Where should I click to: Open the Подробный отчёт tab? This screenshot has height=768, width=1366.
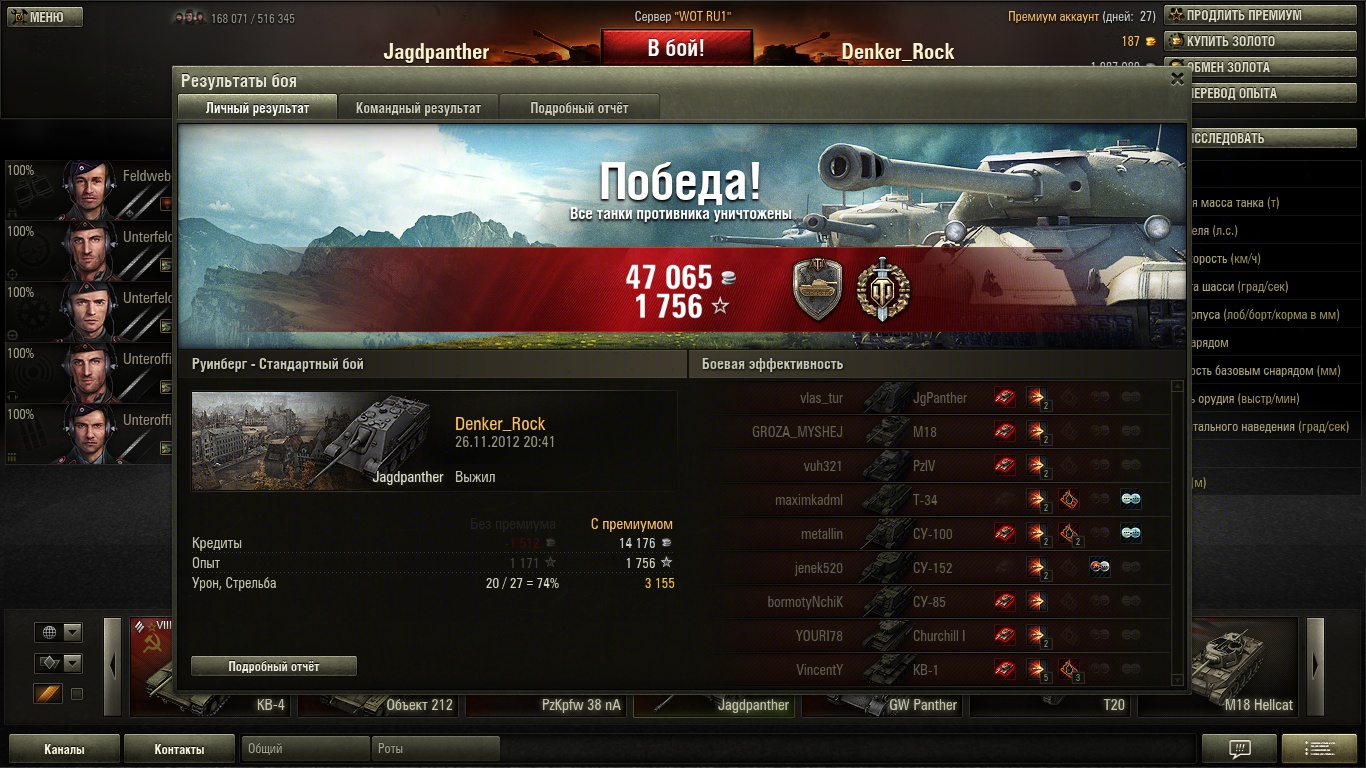coord(579,108)
